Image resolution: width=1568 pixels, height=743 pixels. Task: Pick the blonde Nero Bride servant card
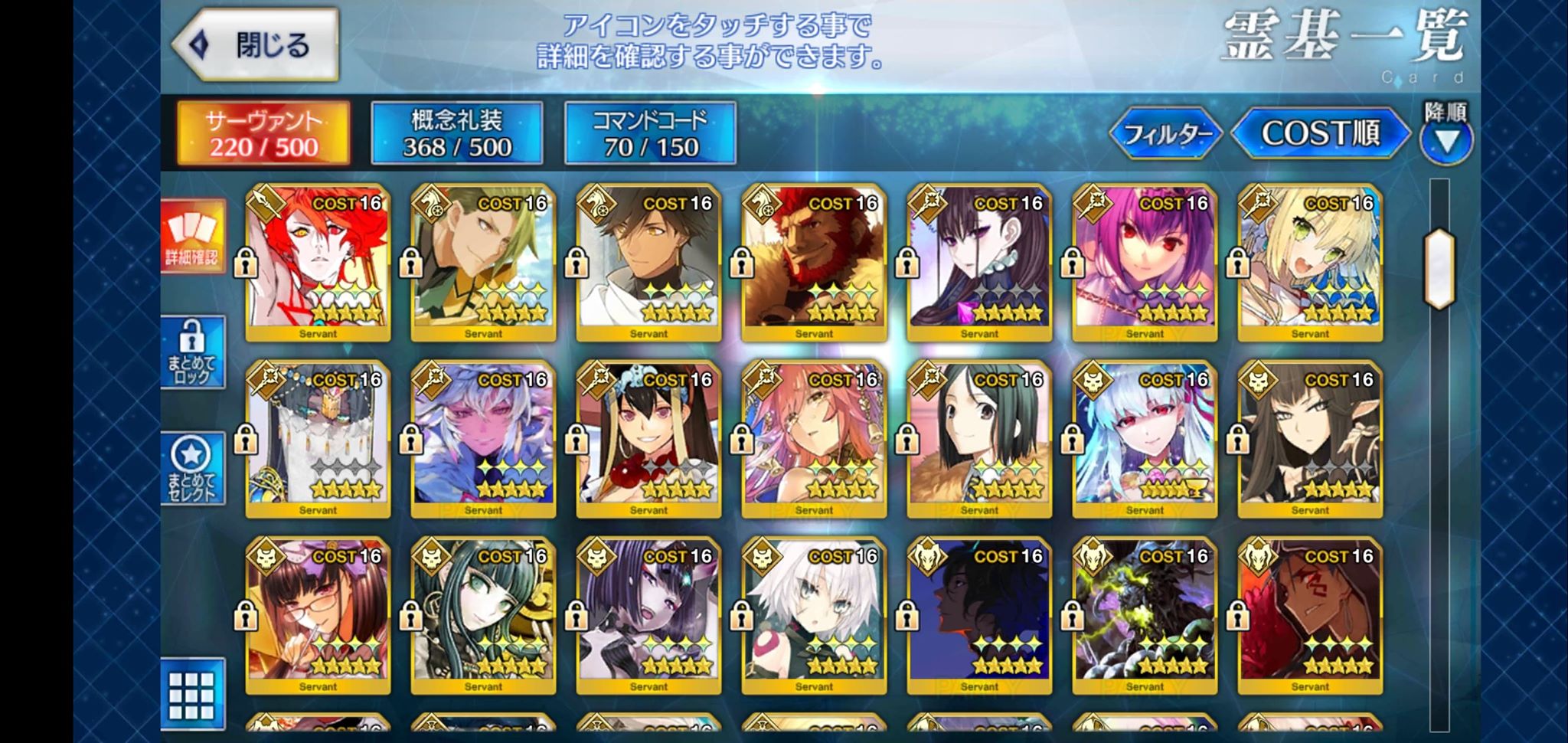pyautogui.click(x=1310, y=262)
